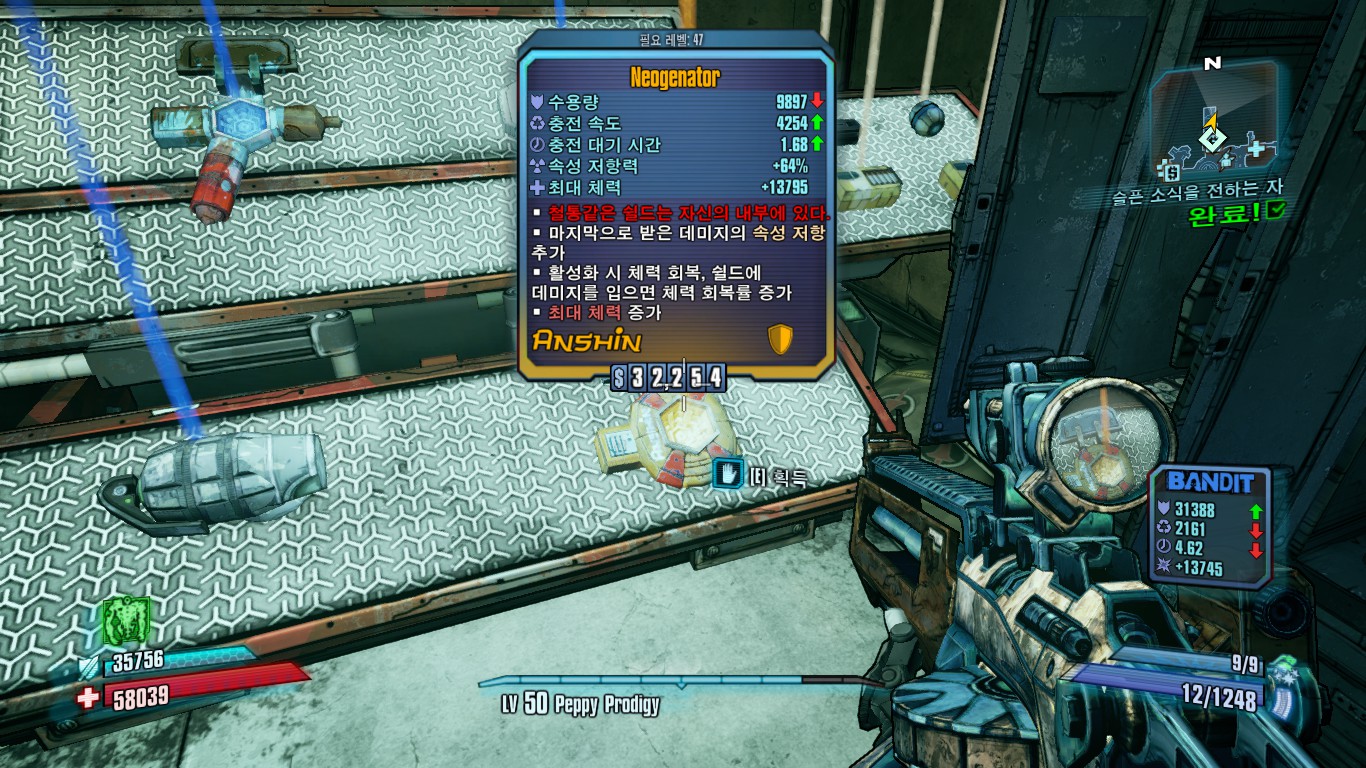The image size is (1366, 768).
Task: Click the shield icon on Neogenator card
Action: coord(780,340)
